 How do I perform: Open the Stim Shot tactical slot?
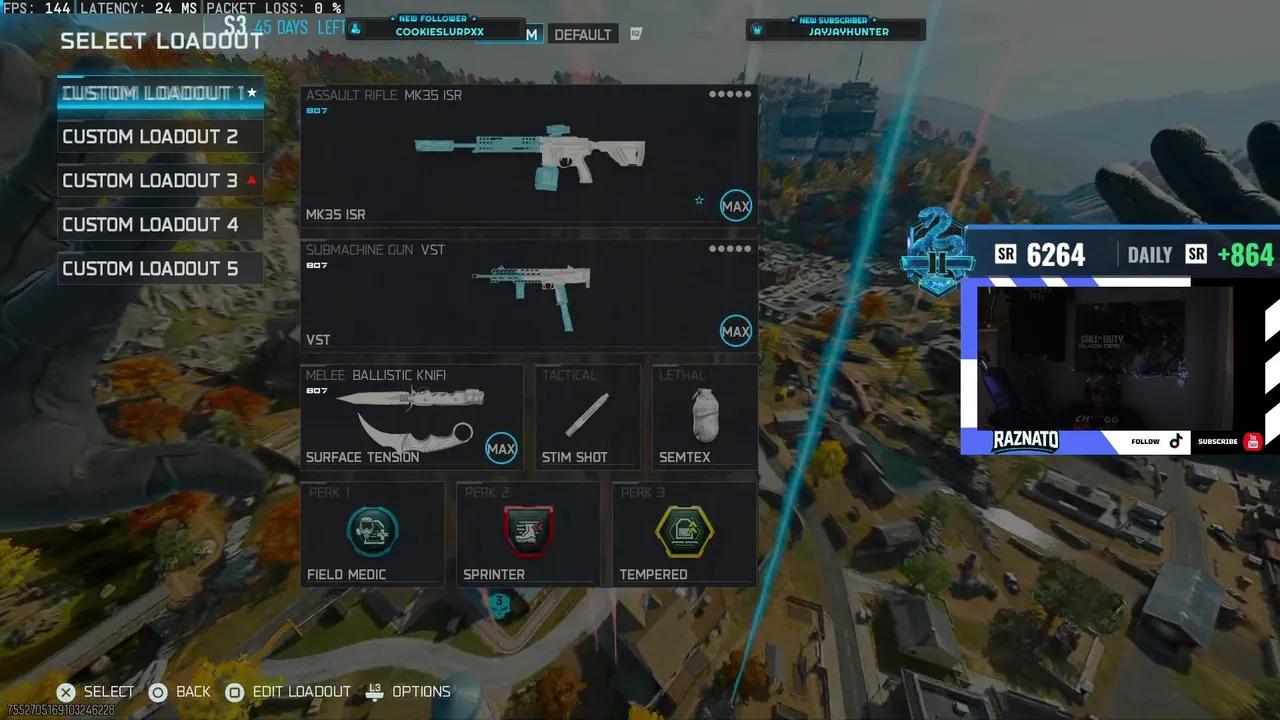tap(586, 415)
